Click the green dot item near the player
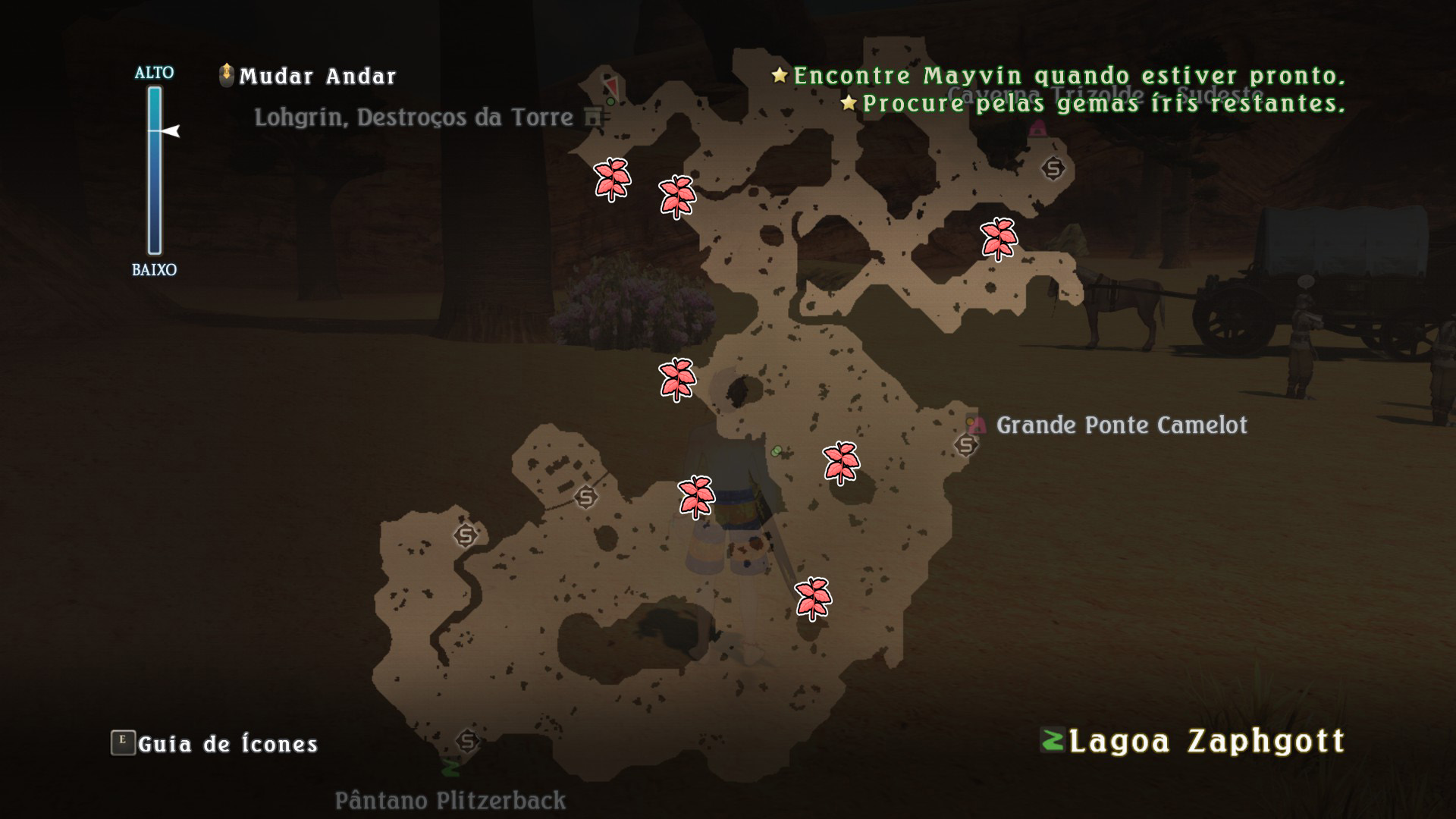The image size is (1456, 819). tap(777, 450)
